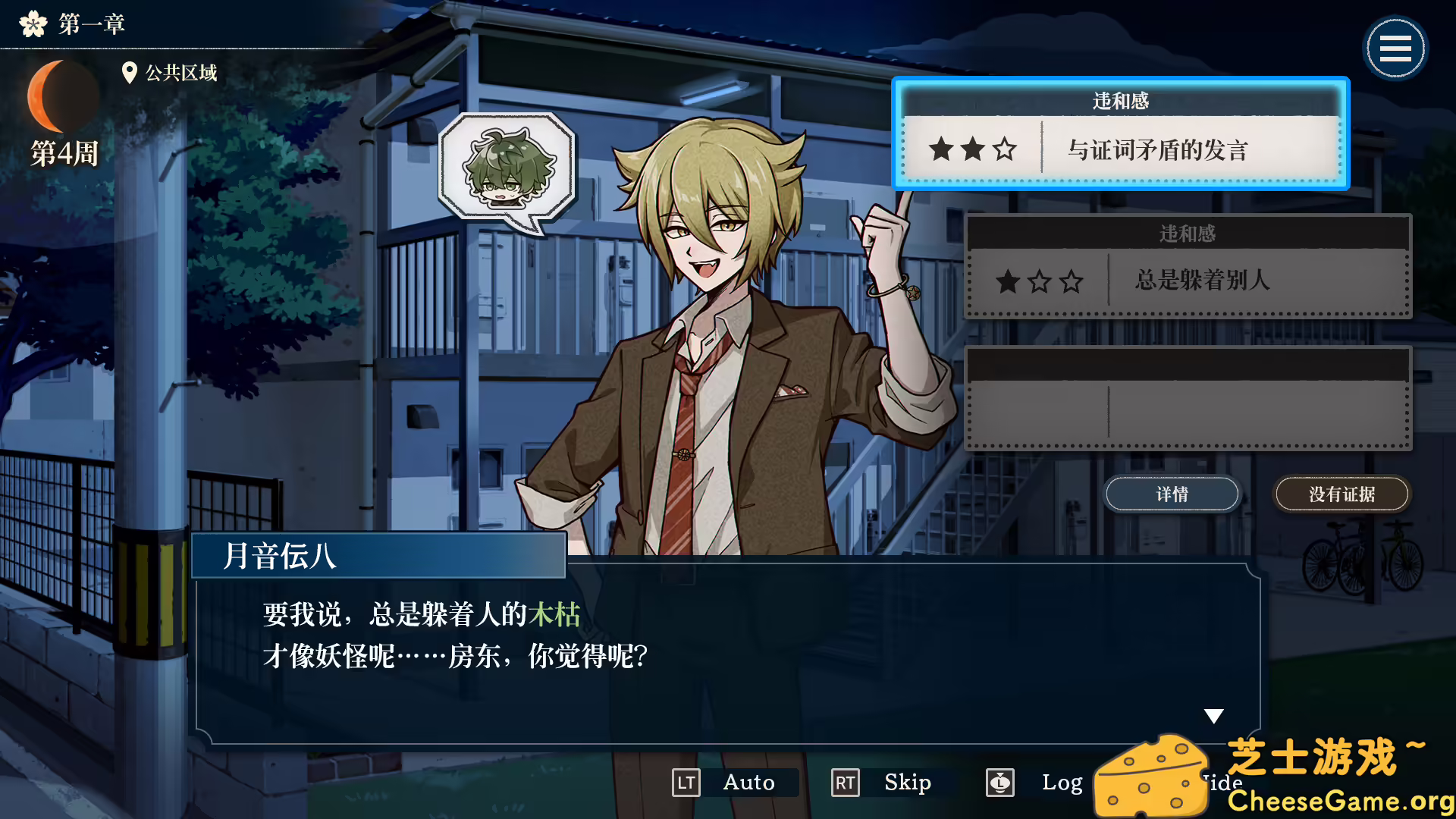Select the location pin icon beside 公共区域
This screenshot has width=1456, height=819.
(x=129, y=73)
